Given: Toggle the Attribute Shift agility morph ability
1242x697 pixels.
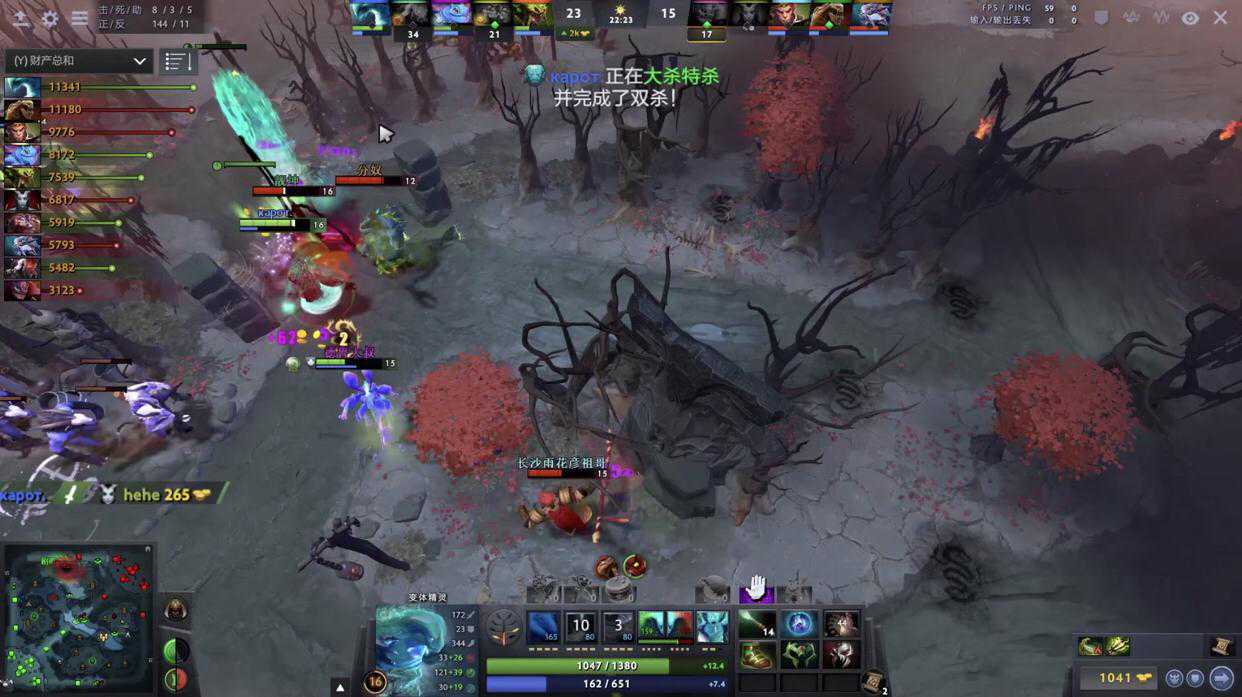Looking at the screenshot, I should click(x=653, y=627).
